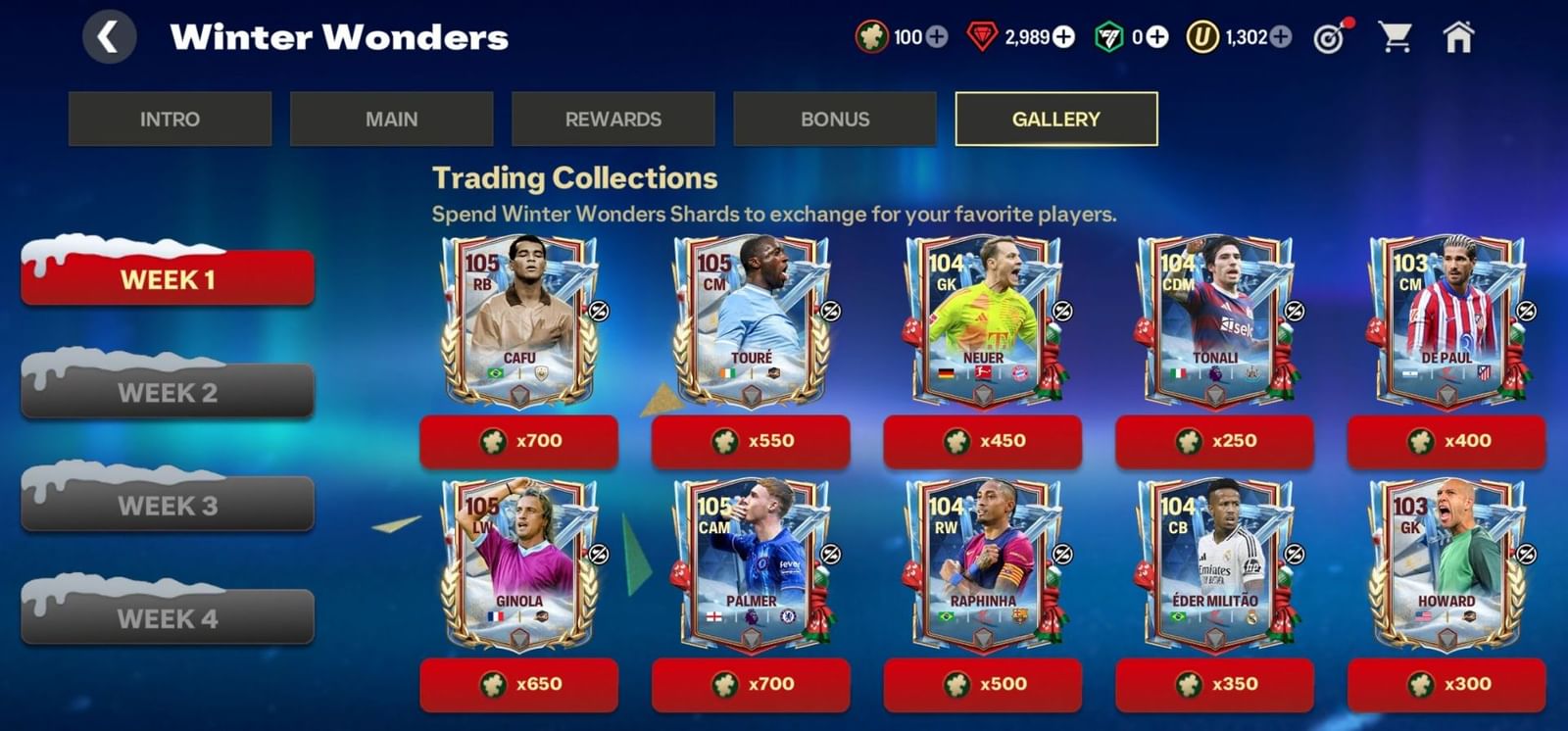Exchange x250 shards for Tonali
1568x731 pixels.
pos(1215,441)
